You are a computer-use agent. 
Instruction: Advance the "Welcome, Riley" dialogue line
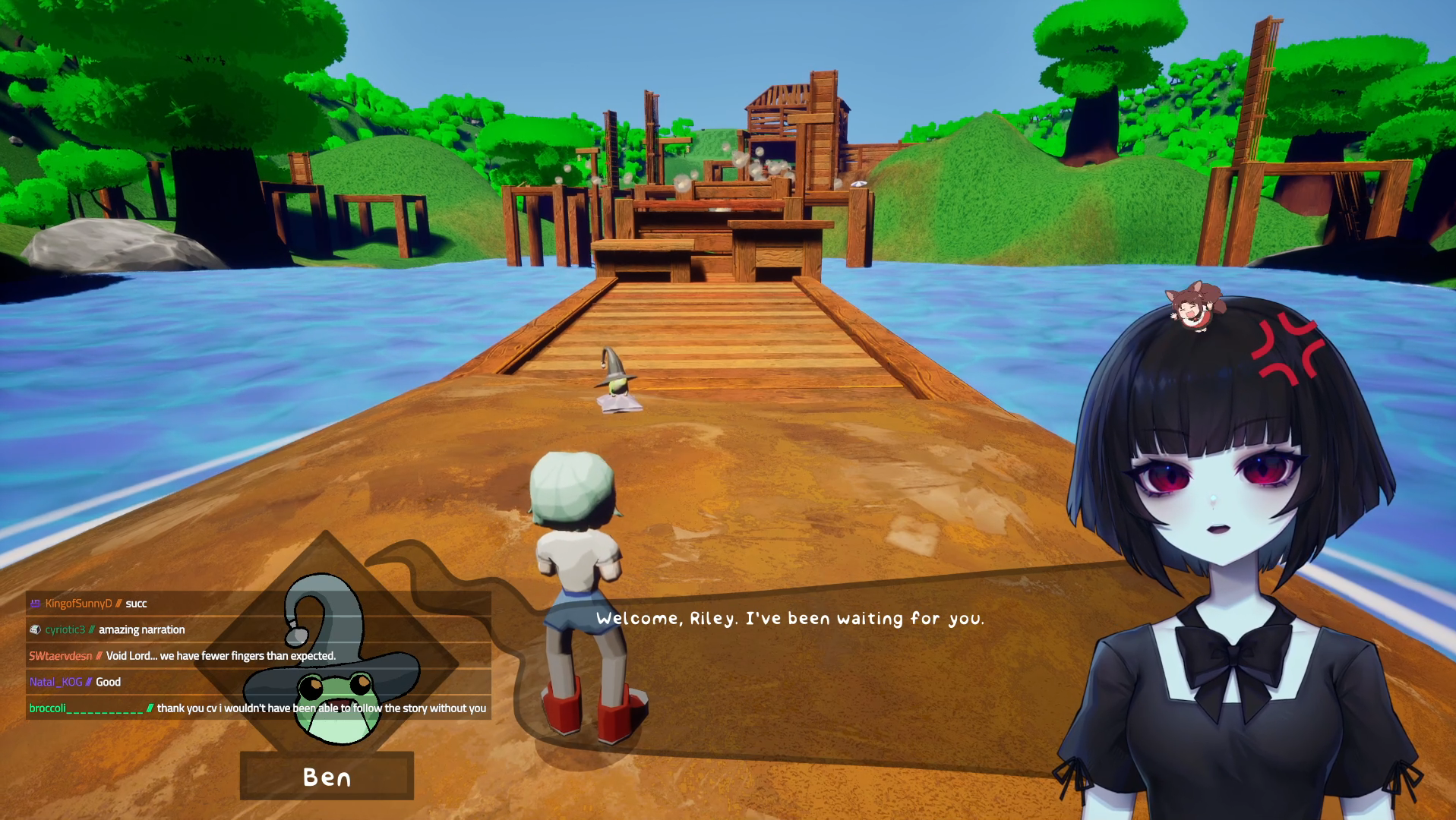(789, 619)
